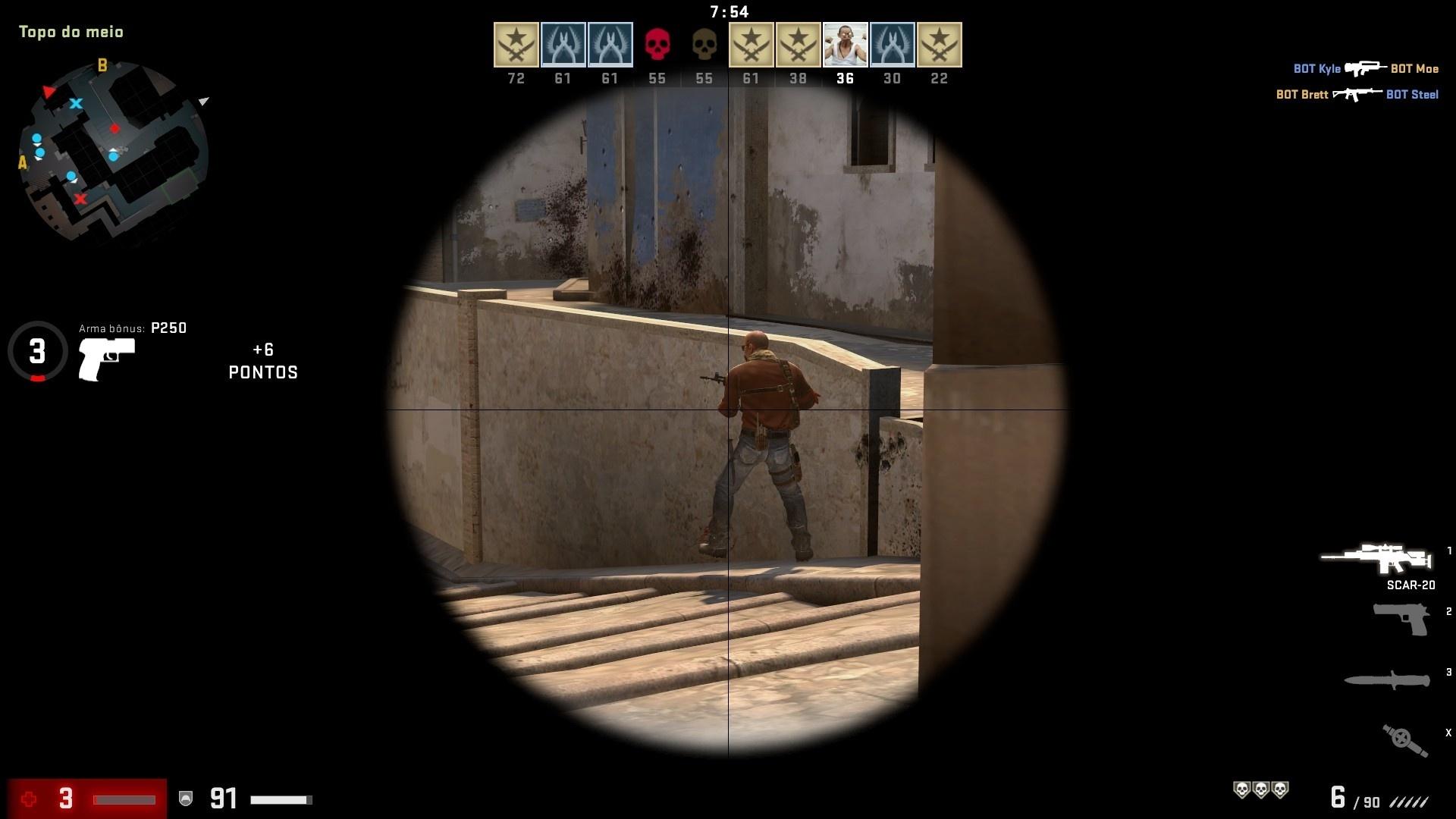Viewport: 1456px width, 819px height.
Task: Select bombsite B marker on the radar
Action: click(103, 65)
